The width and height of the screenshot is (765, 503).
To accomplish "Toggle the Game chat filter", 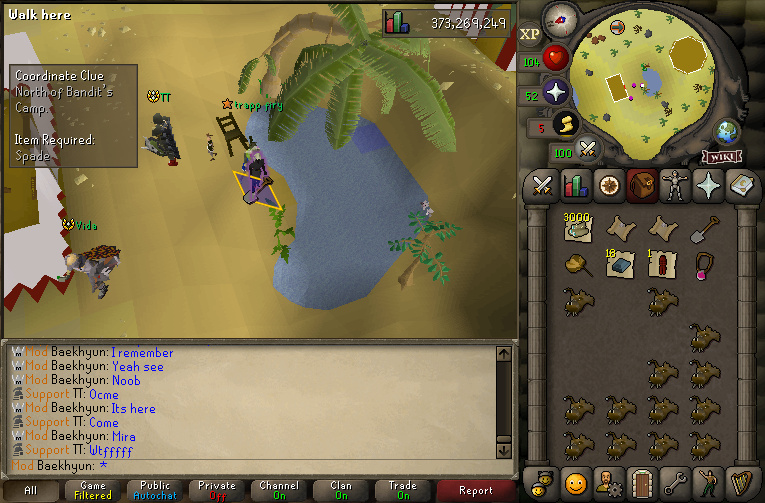I will 93,490.
